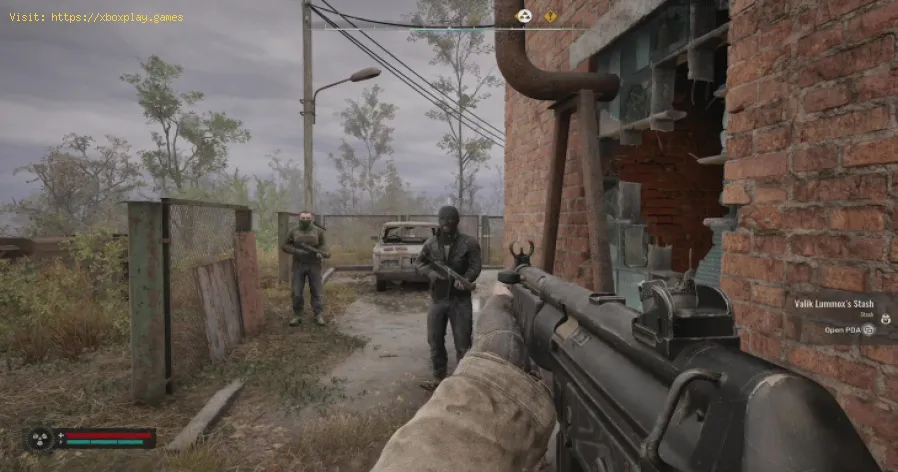Click the stash icon beside the notification

click(884, 320)
